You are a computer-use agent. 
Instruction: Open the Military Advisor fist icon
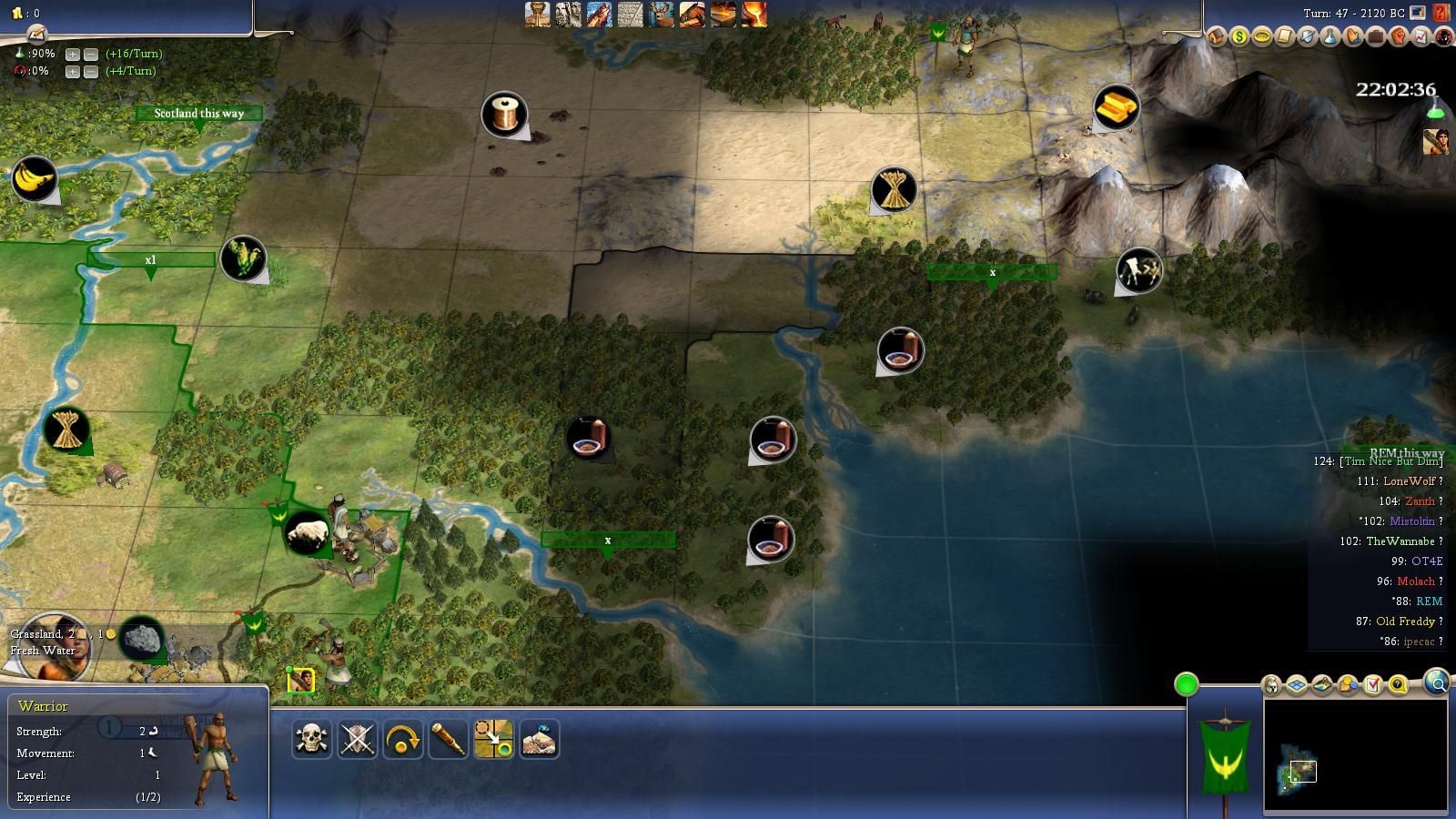pos(1399,36)
